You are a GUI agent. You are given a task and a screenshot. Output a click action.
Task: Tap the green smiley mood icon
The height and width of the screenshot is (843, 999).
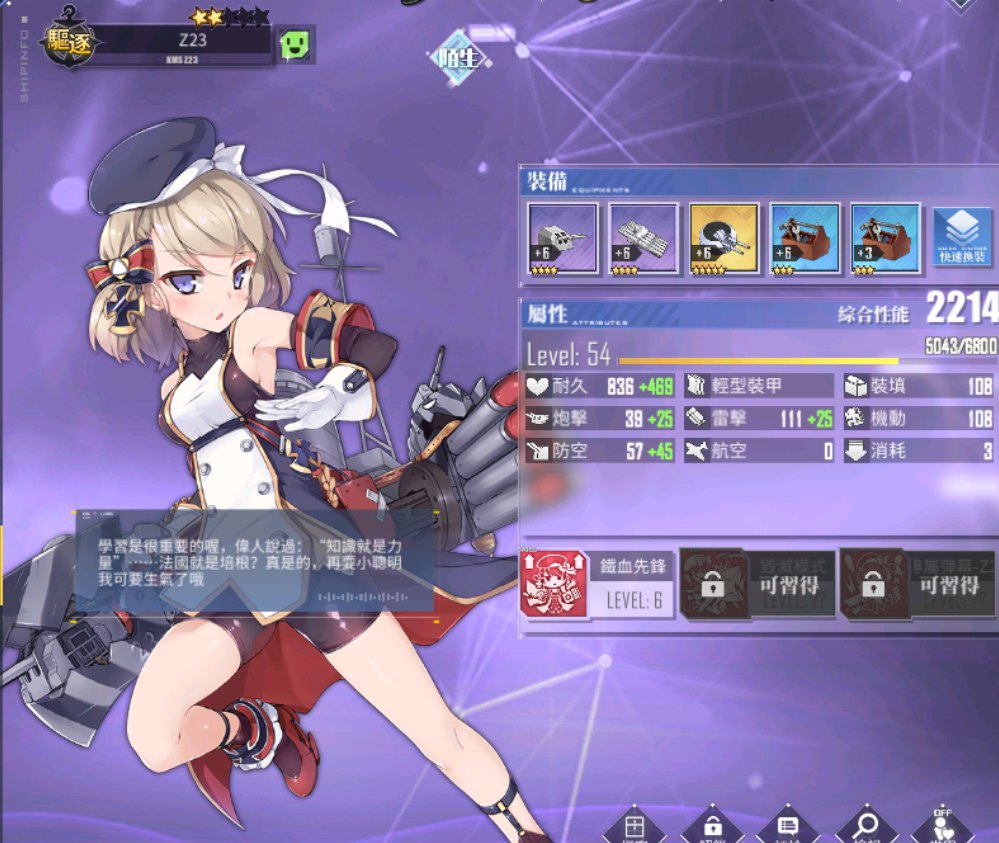click(295, 43)
